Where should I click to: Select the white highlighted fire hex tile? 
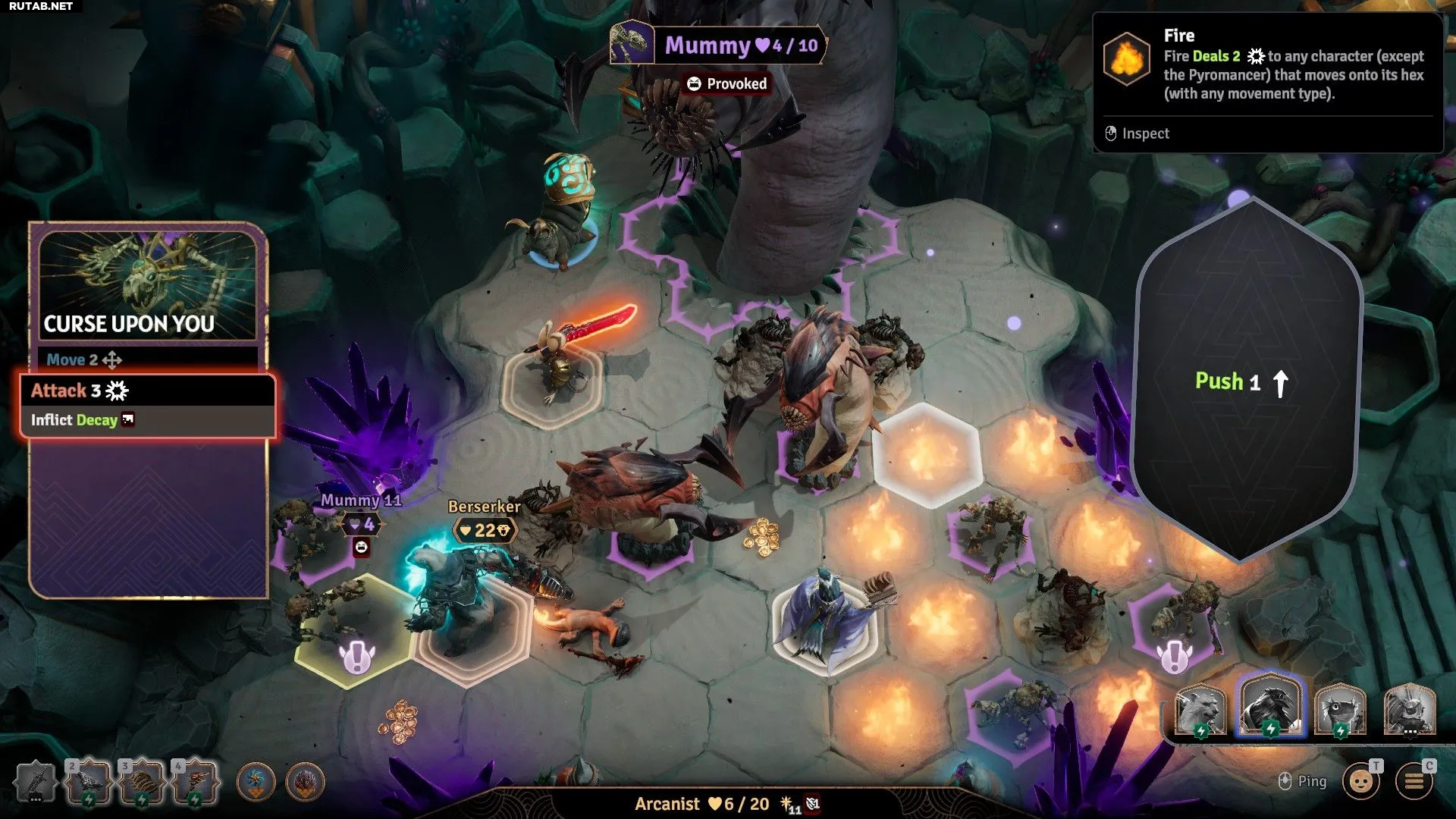coord(927,455)
